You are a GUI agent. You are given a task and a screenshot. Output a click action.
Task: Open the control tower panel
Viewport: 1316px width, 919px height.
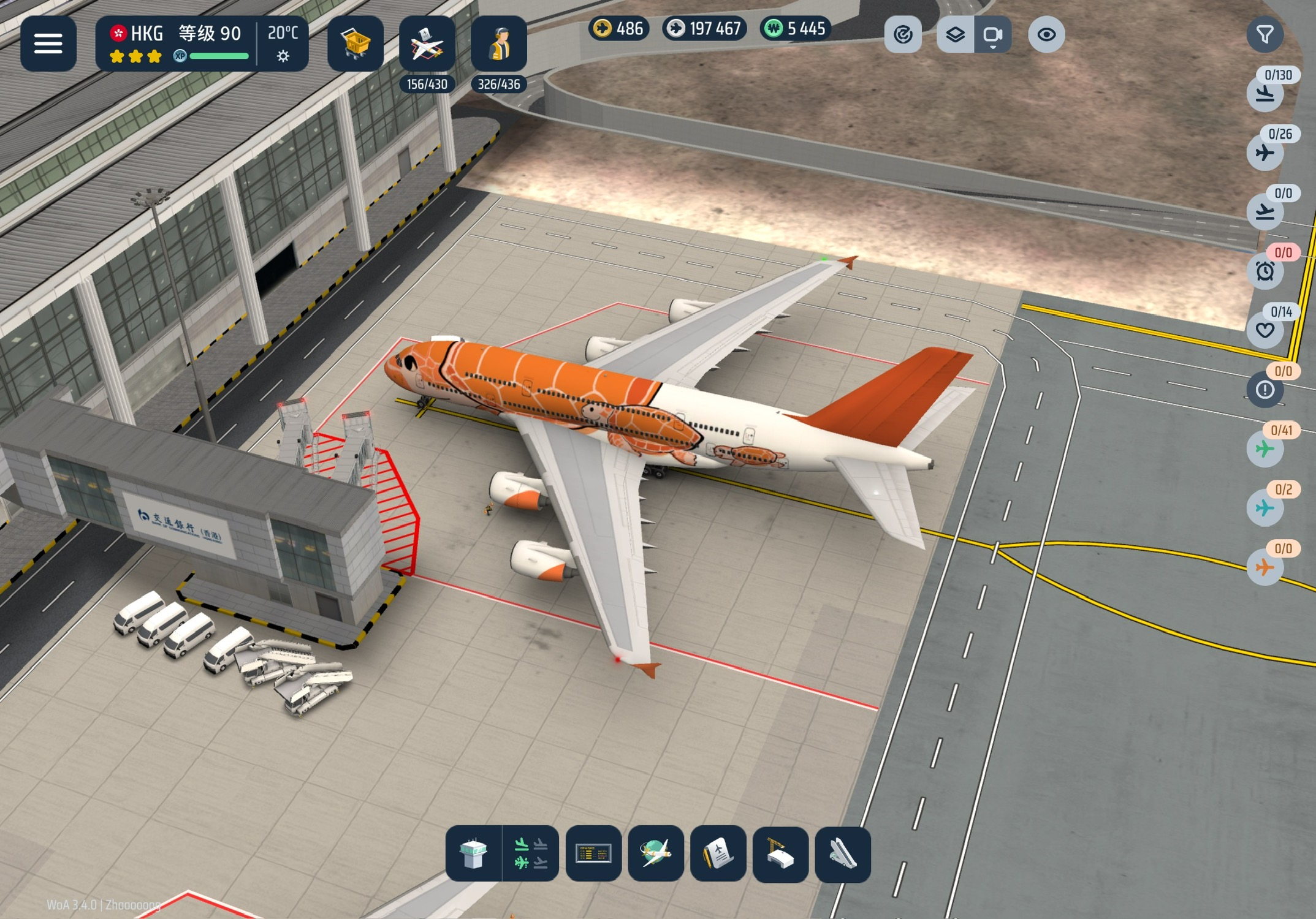[473, 853]
